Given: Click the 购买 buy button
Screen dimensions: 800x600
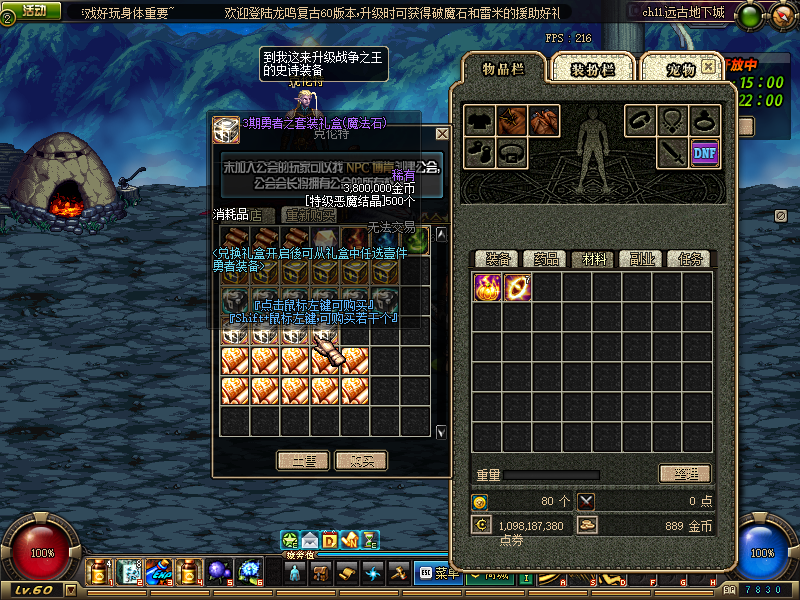Looking at the screenshot, I should 361,460.
